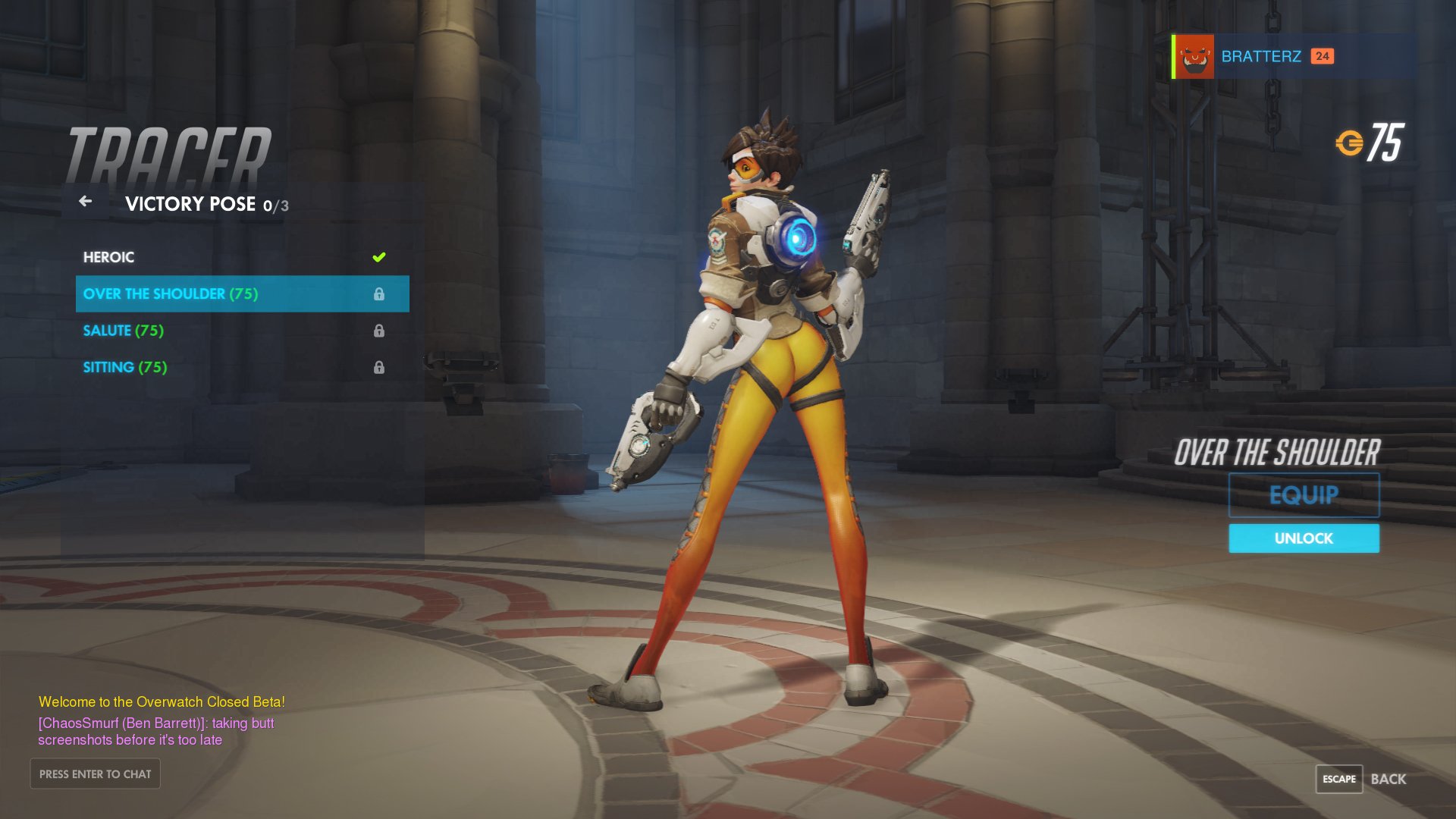
Task: Open the highlighted Over the Shoulder entry
Action: [171, 293]
